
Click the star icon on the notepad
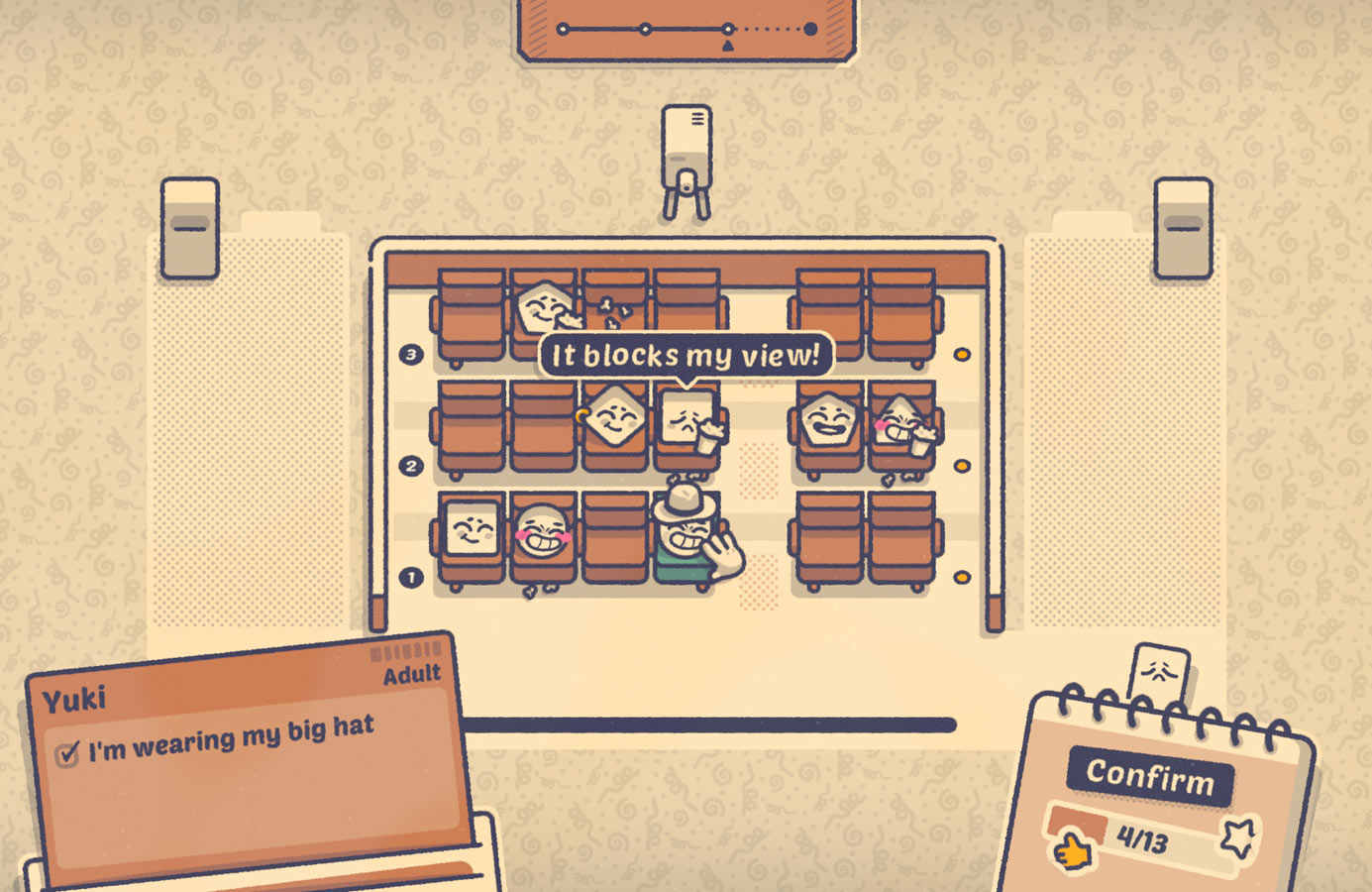[1238, 839]
